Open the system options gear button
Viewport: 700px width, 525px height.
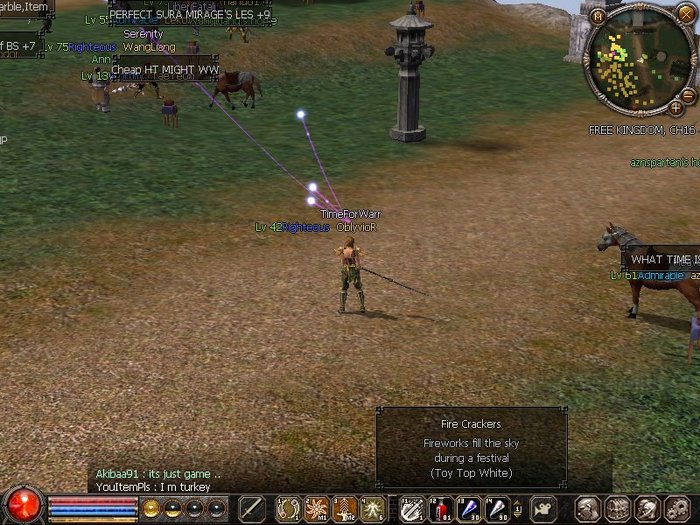click(x=676, y=508)
